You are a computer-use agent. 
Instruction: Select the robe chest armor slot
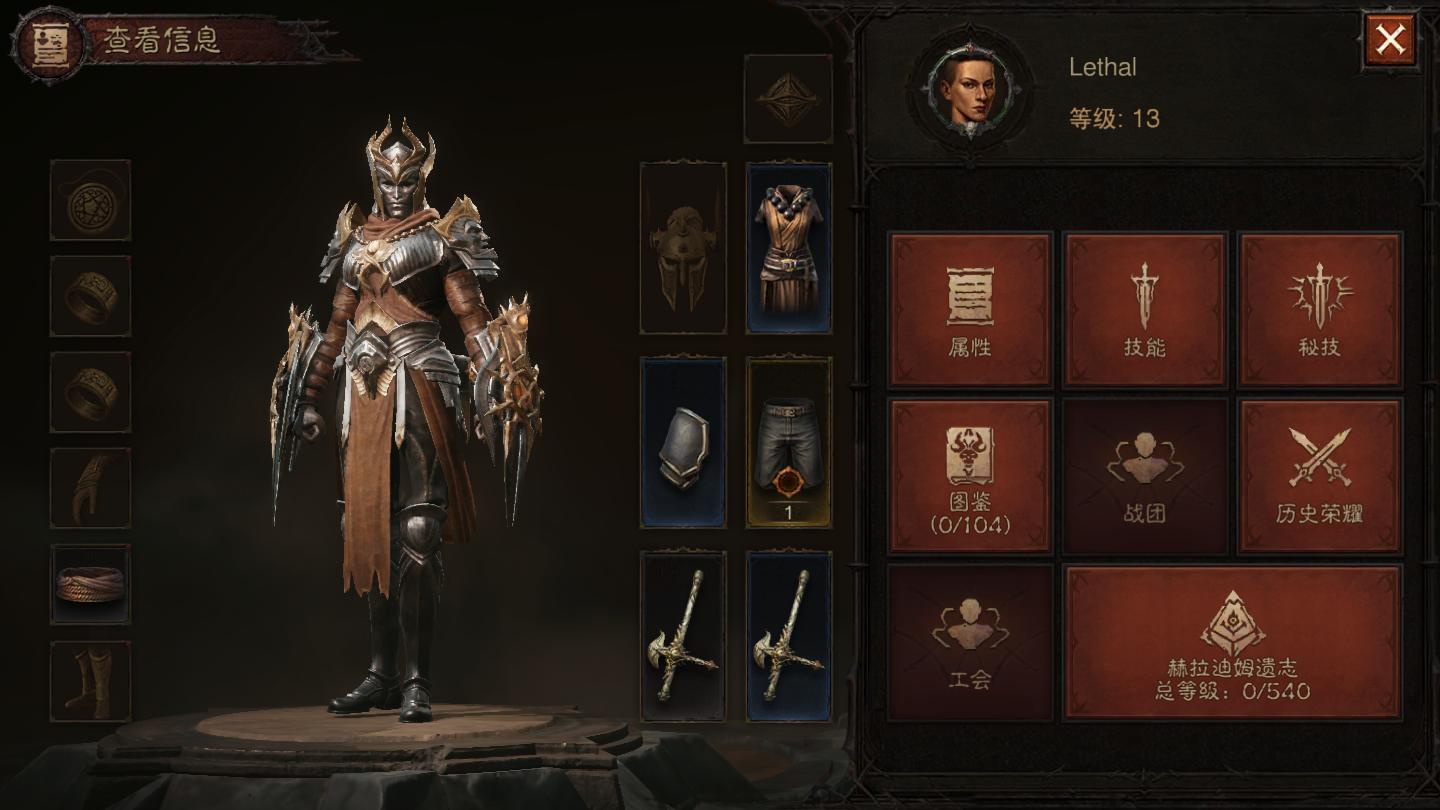tap(789, 248)
